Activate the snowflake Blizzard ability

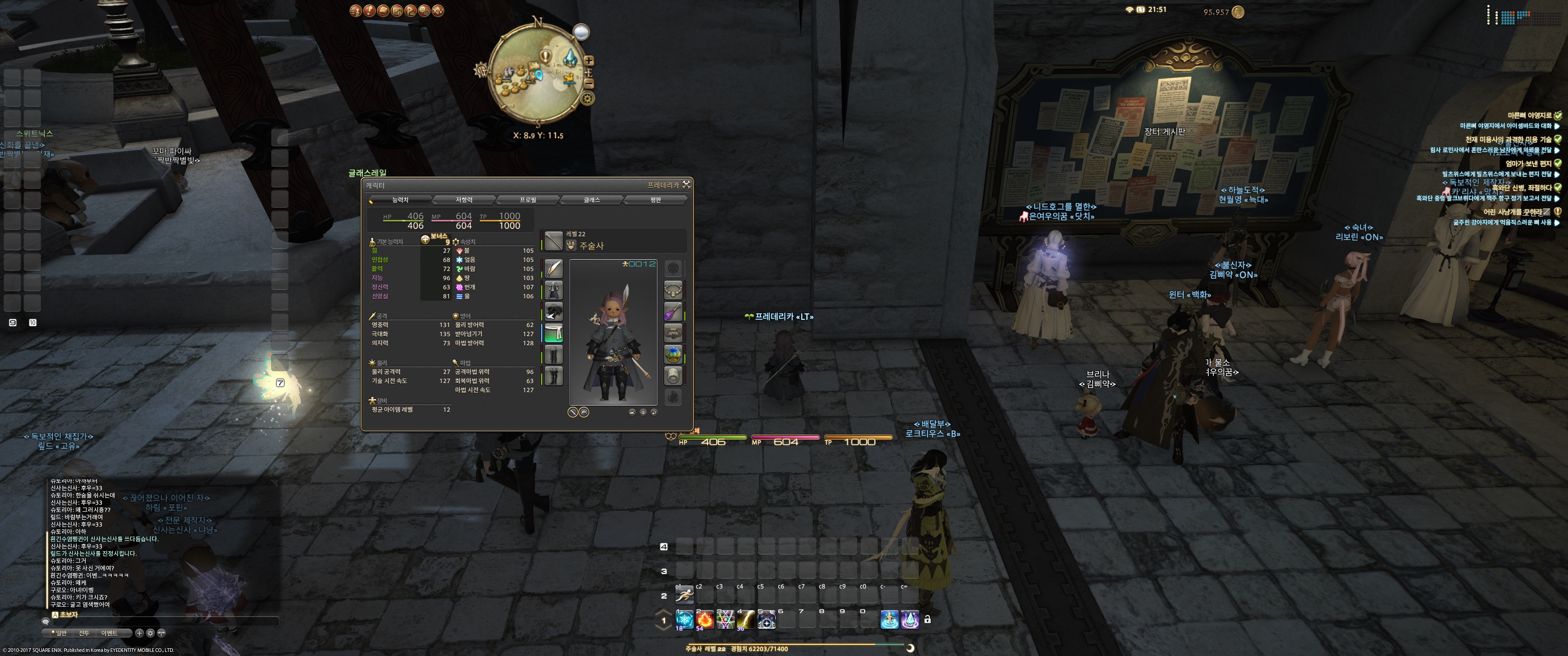click(x=684, y=620)
